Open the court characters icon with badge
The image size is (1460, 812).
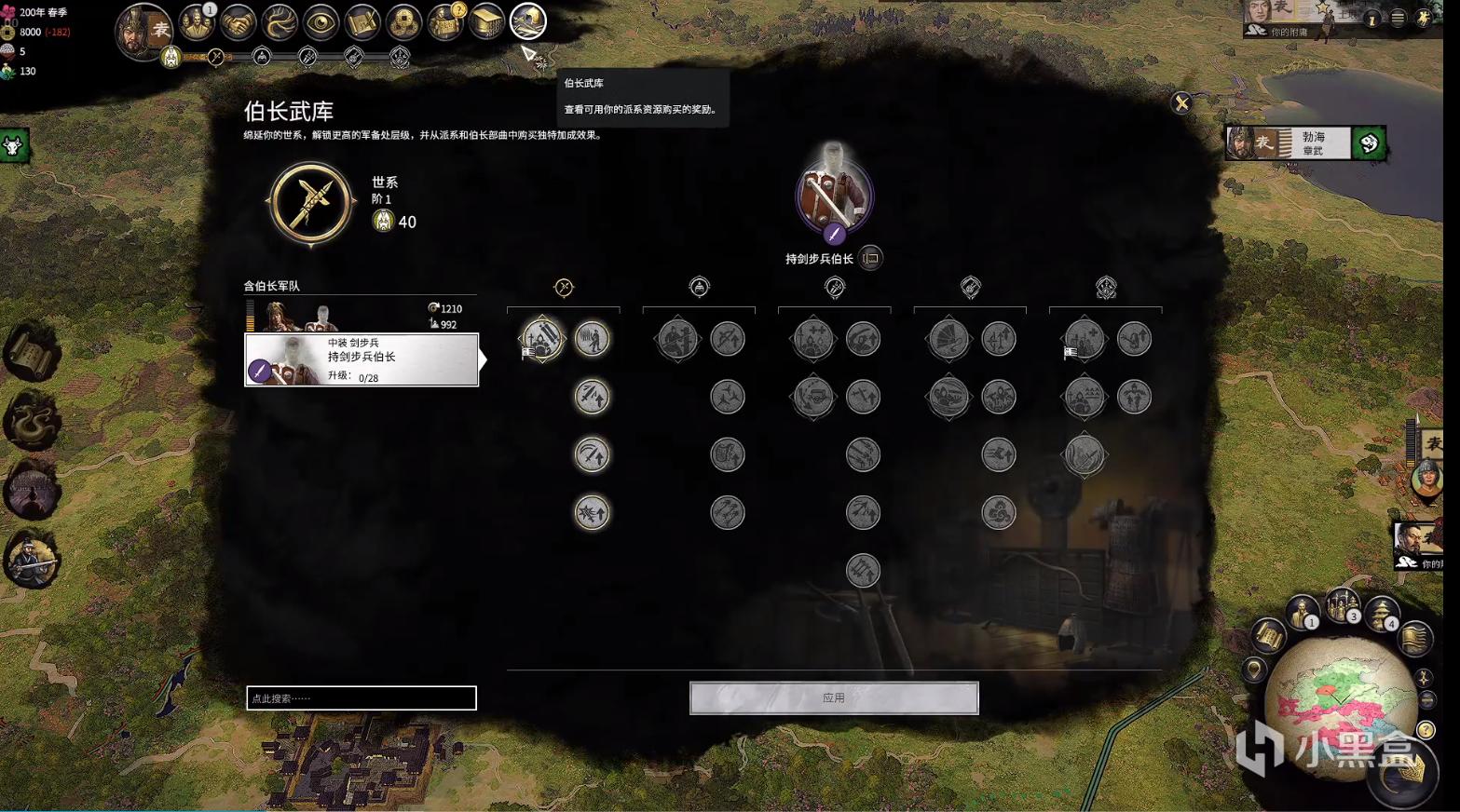[x=197, y=22]
